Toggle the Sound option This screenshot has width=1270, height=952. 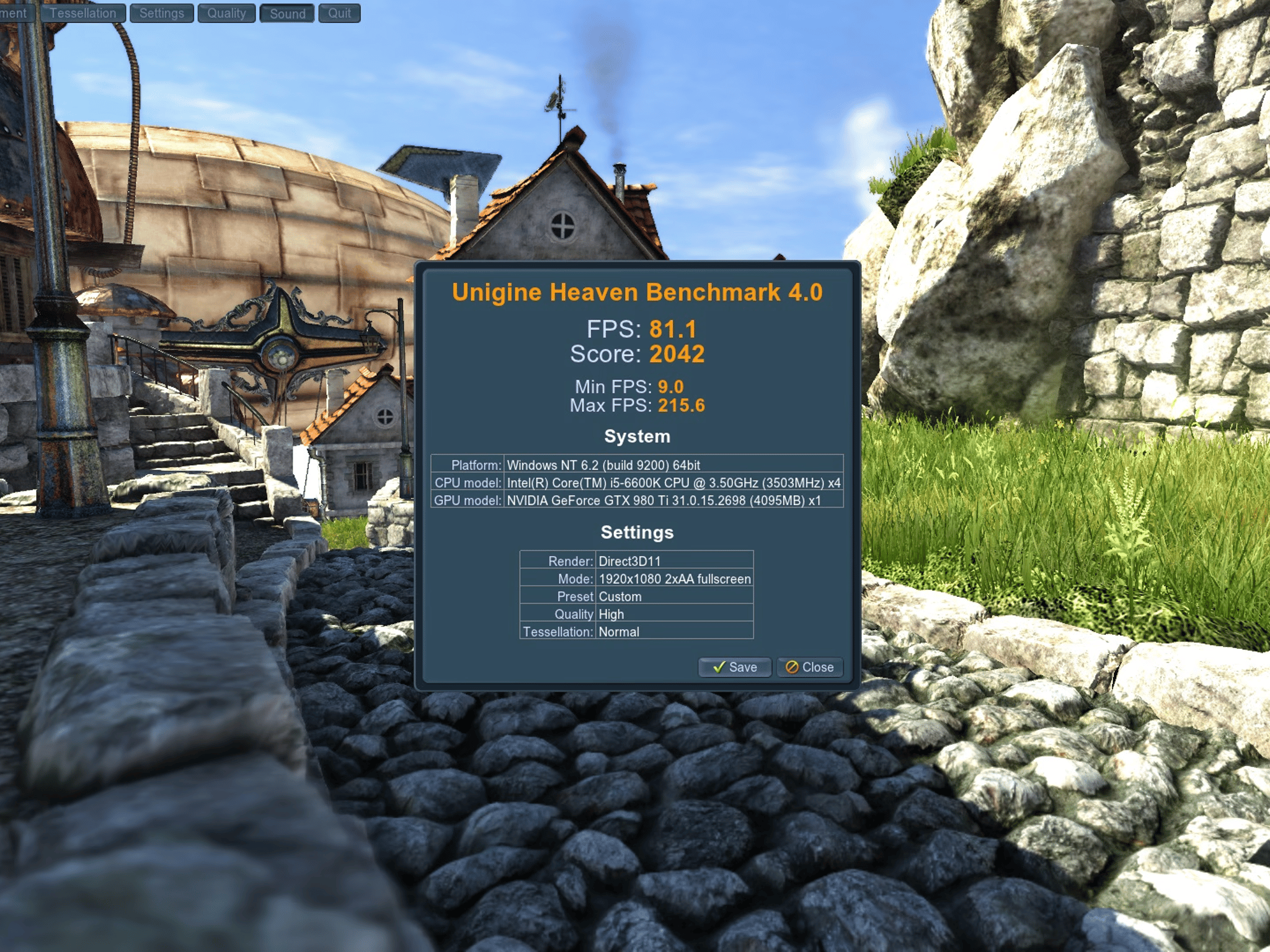pyautogui.click(x=287, y=12)
